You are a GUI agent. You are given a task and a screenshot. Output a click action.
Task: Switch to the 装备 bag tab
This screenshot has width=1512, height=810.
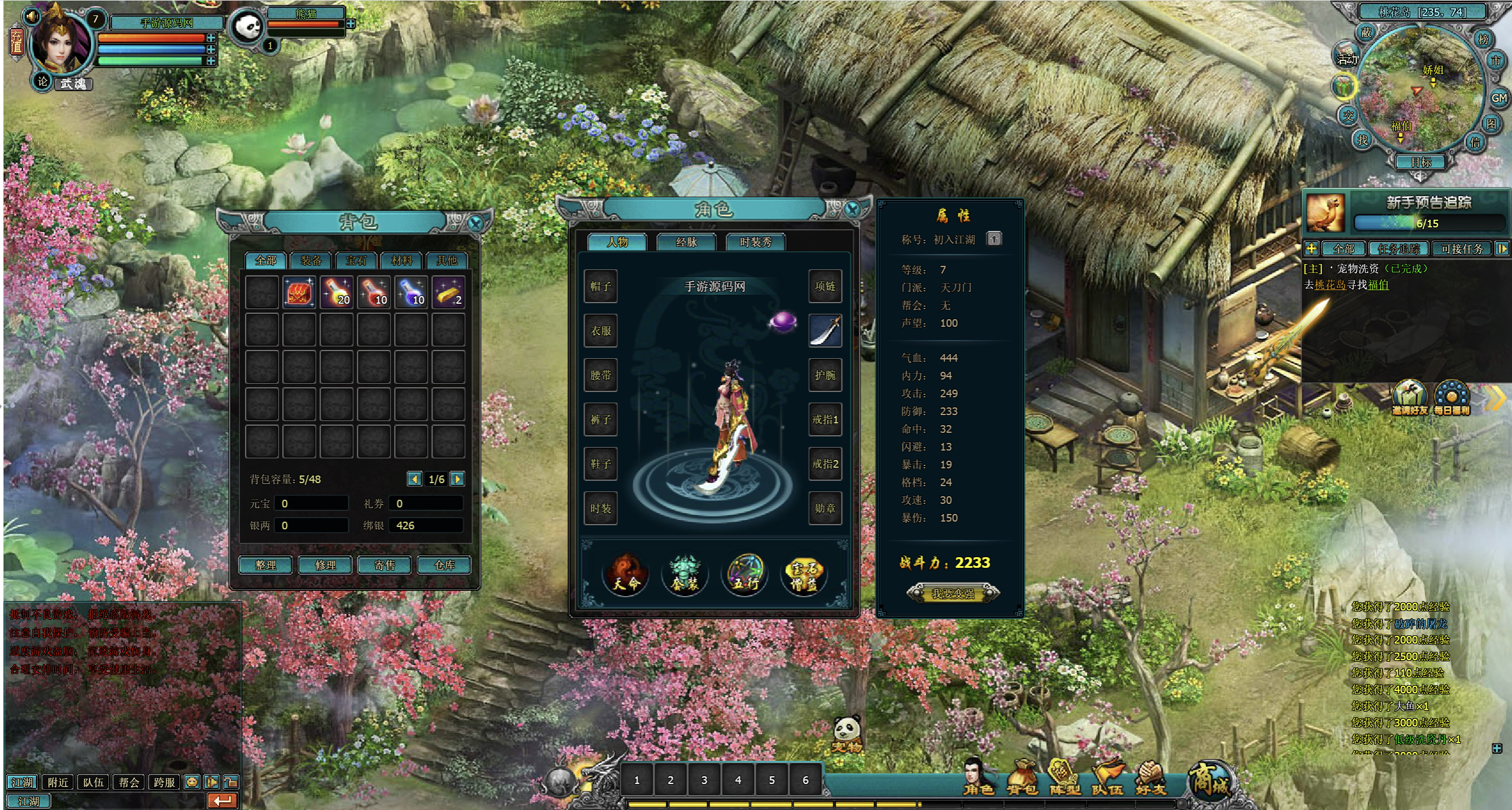pos(311,261)
